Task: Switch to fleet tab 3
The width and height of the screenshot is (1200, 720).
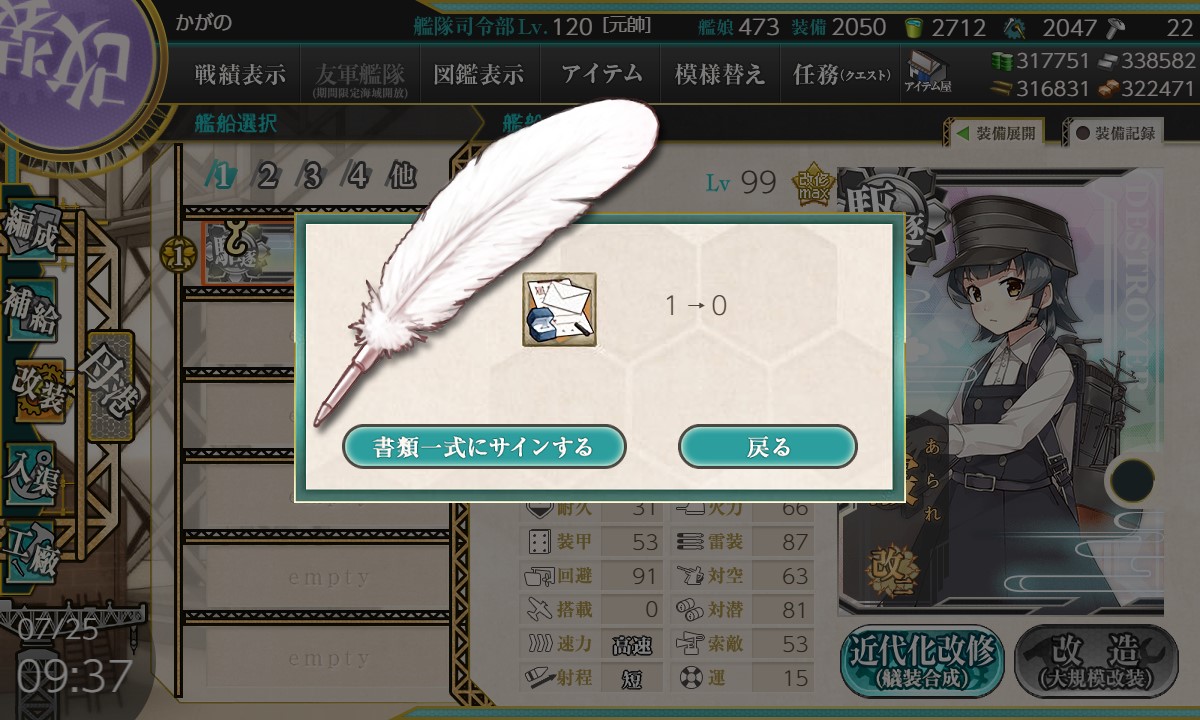Action: (x=312, y=177)
